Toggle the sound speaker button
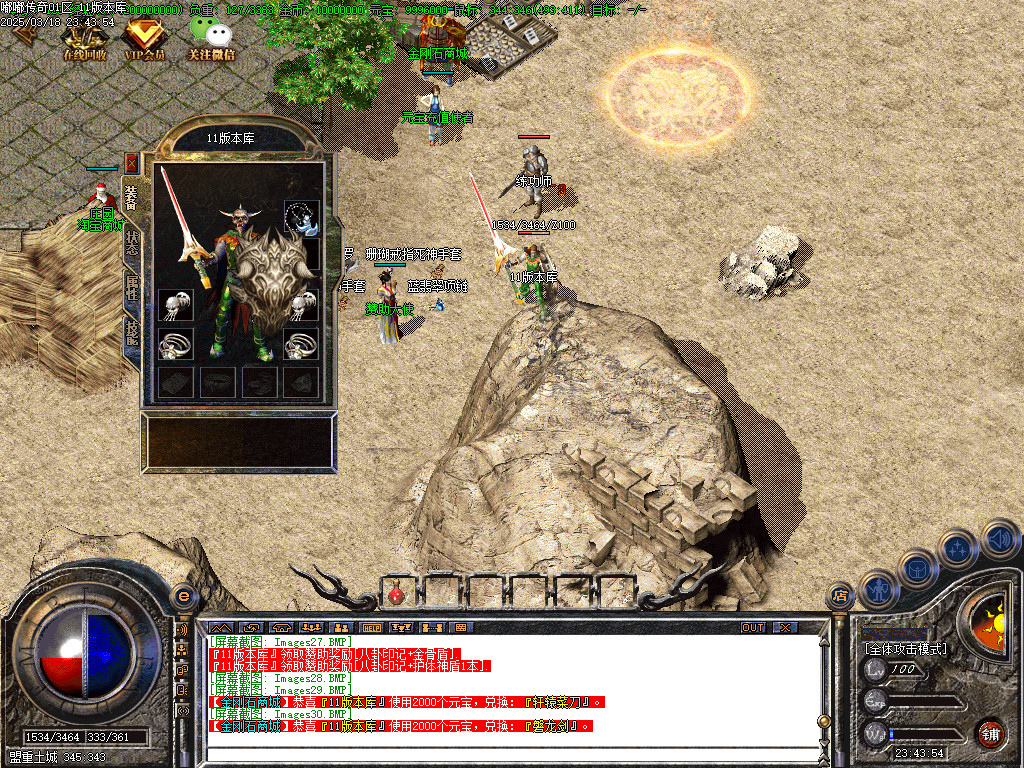Image resolution: width=1024 pixels, height=768 pixels. click(x=999, y=539)
